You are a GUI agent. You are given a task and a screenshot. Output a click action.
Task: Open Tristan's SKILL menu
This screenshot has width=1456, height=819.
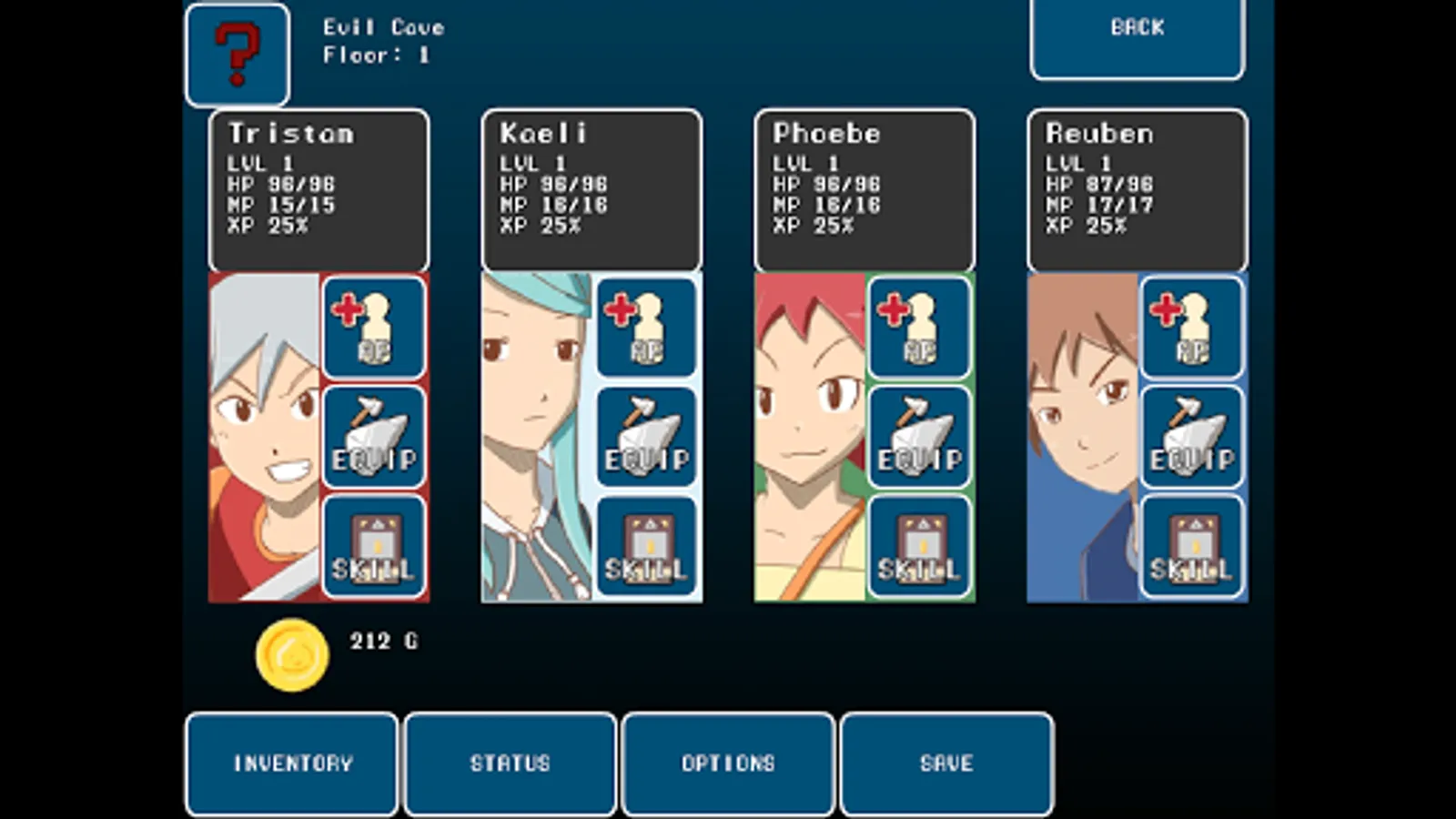pos(373,547)
